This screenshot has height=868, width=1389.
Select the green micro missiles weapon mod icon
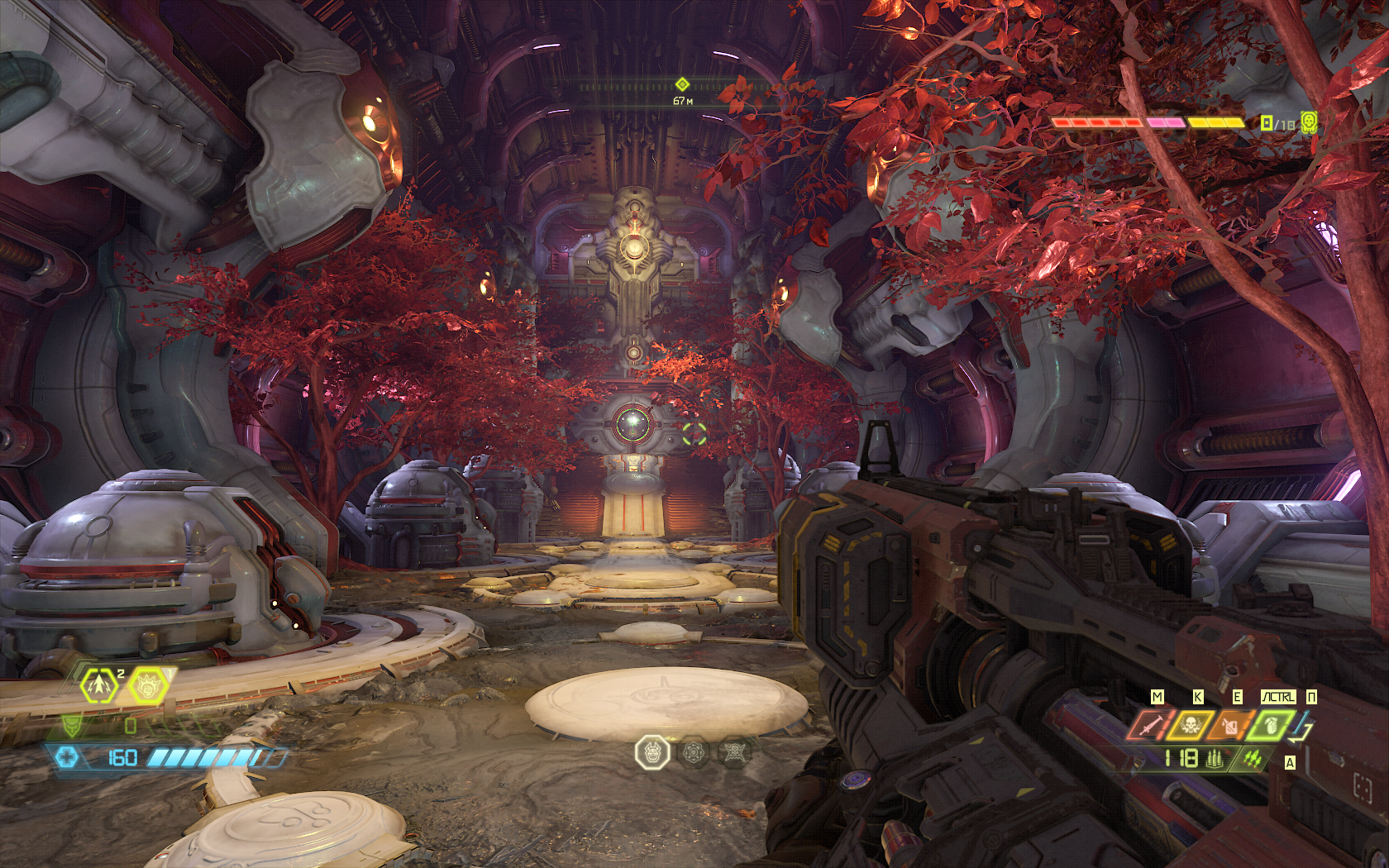(x=1253, y=758)
